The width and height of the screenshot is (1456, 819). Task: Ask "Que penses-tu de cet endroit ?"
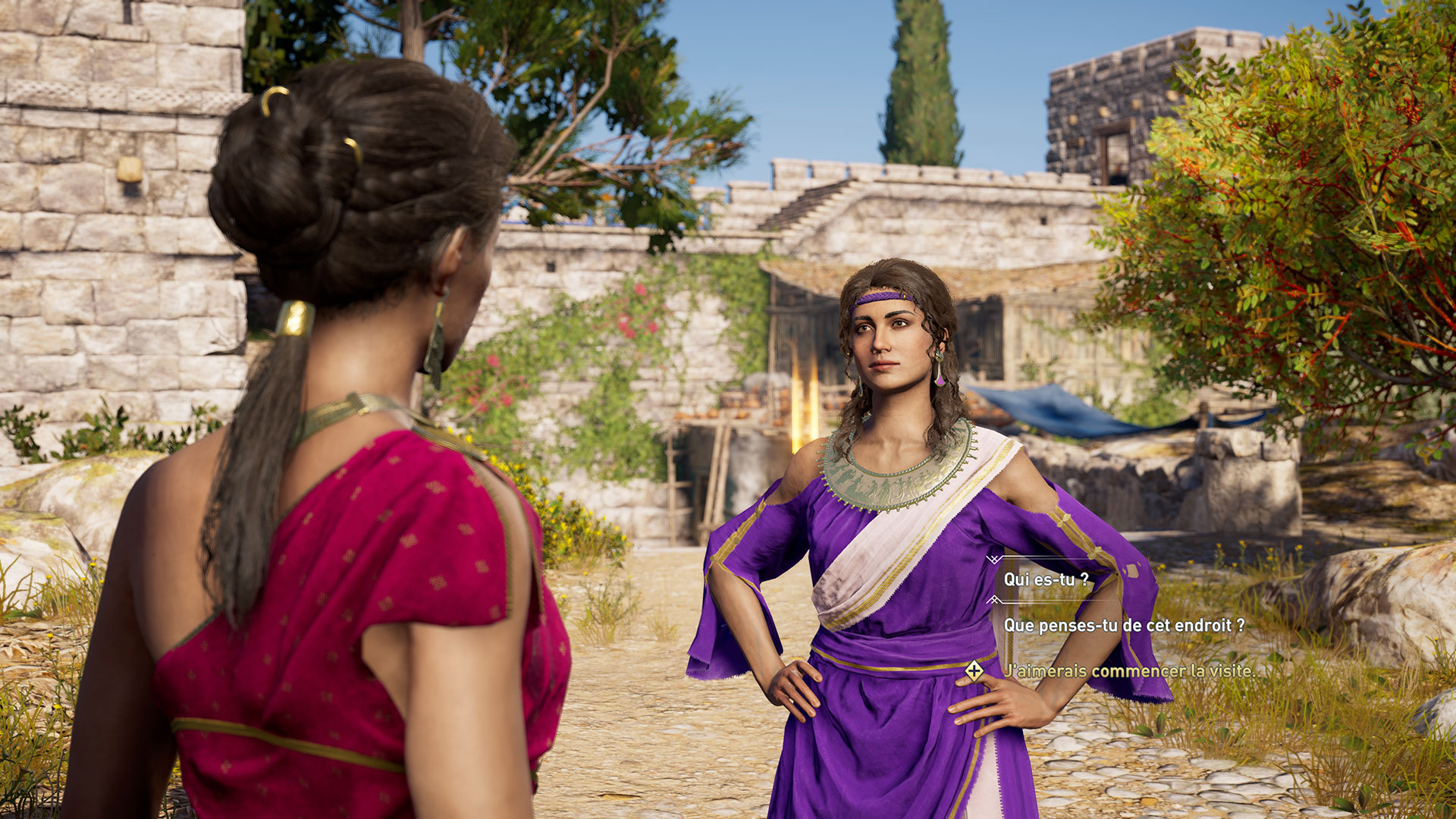pos(1124,626)
